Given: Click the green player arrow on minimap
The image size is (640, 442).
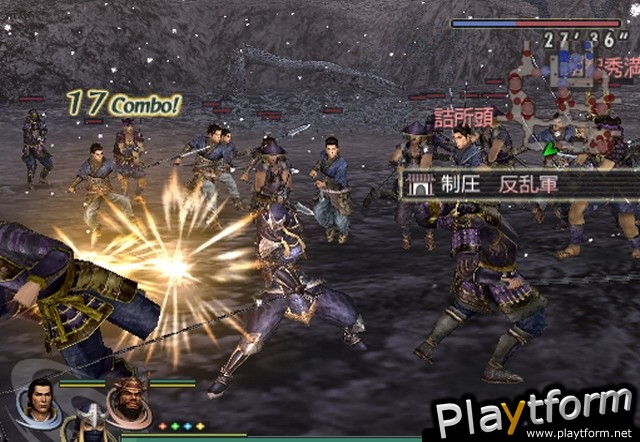Looking at the screenshot, I should tap(547, 150).
